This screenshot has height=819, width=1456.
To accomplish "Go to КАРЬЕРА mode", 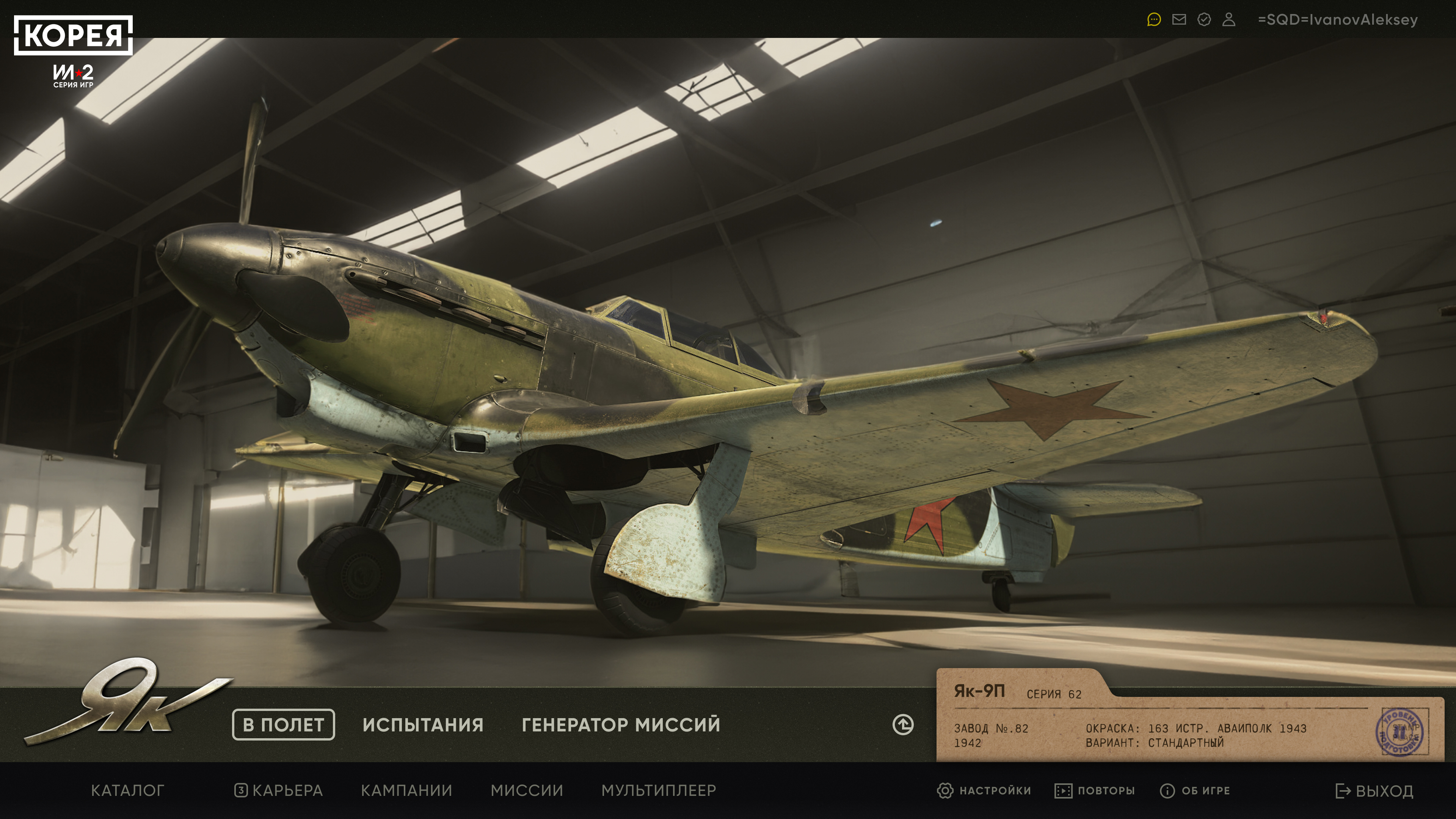I will point(279,790).
